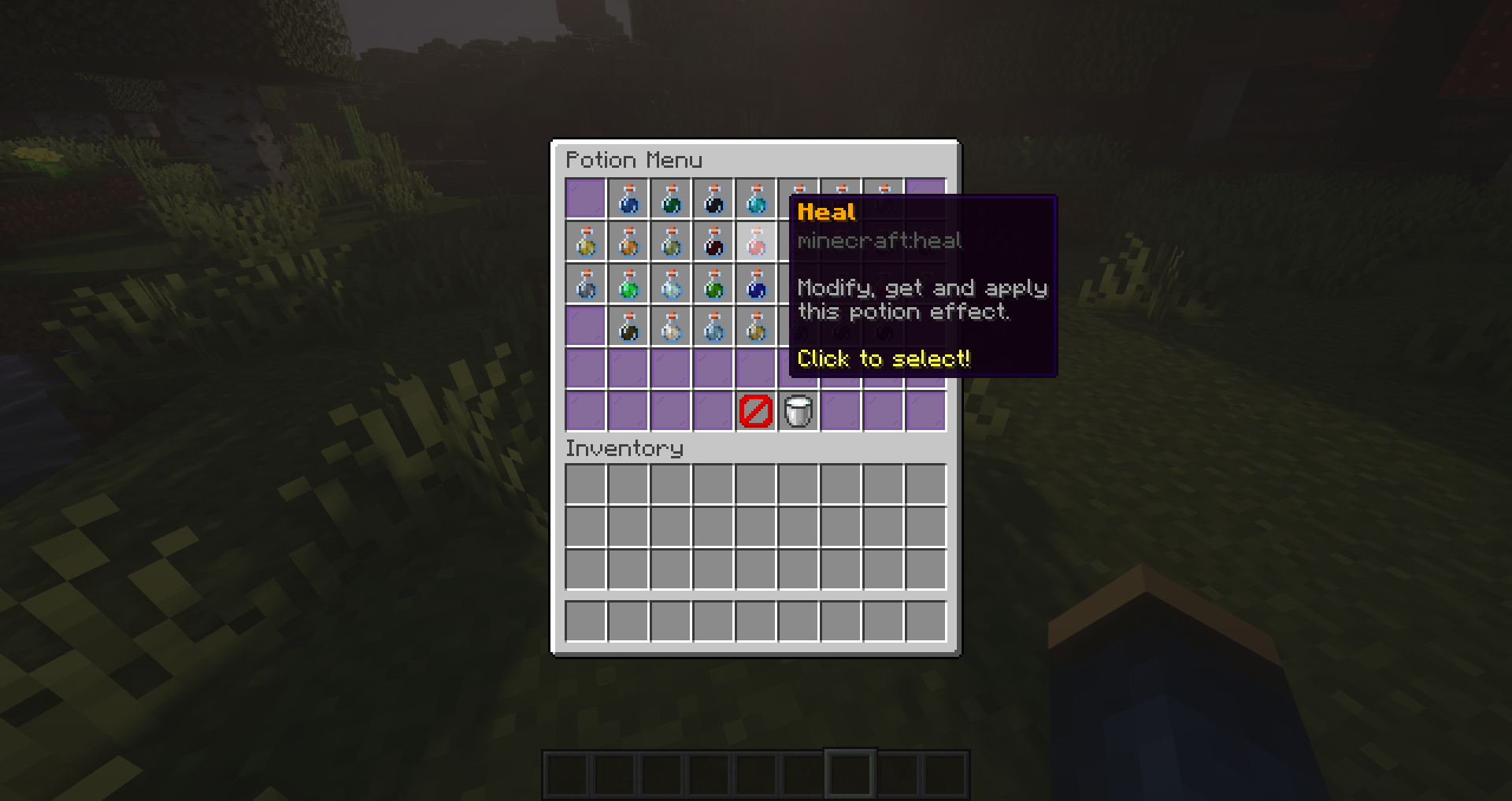Select the bright green potion in third row
Screen dimensions: 1512x801
(x=628, y=284)
